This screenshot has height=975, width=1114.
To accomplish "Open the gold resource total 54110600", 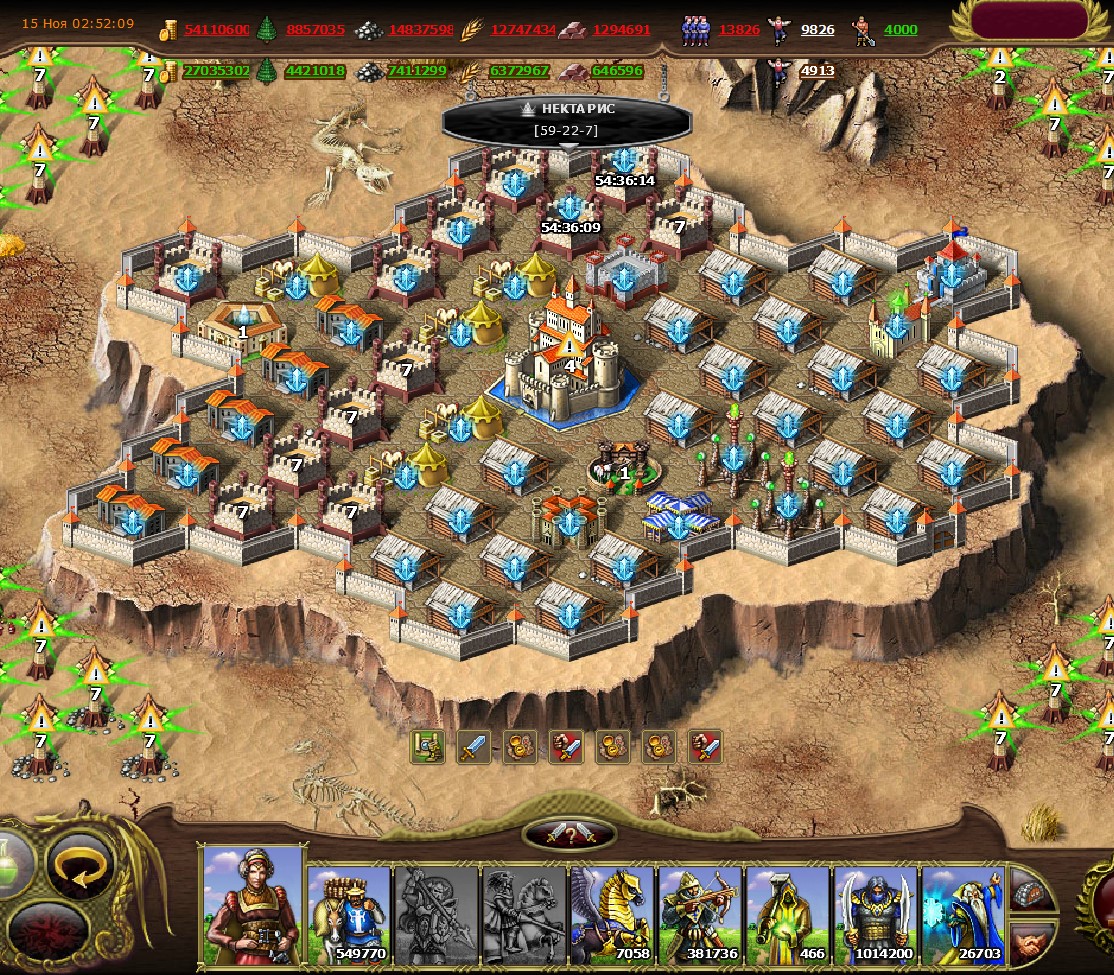I will click(216, 30).
